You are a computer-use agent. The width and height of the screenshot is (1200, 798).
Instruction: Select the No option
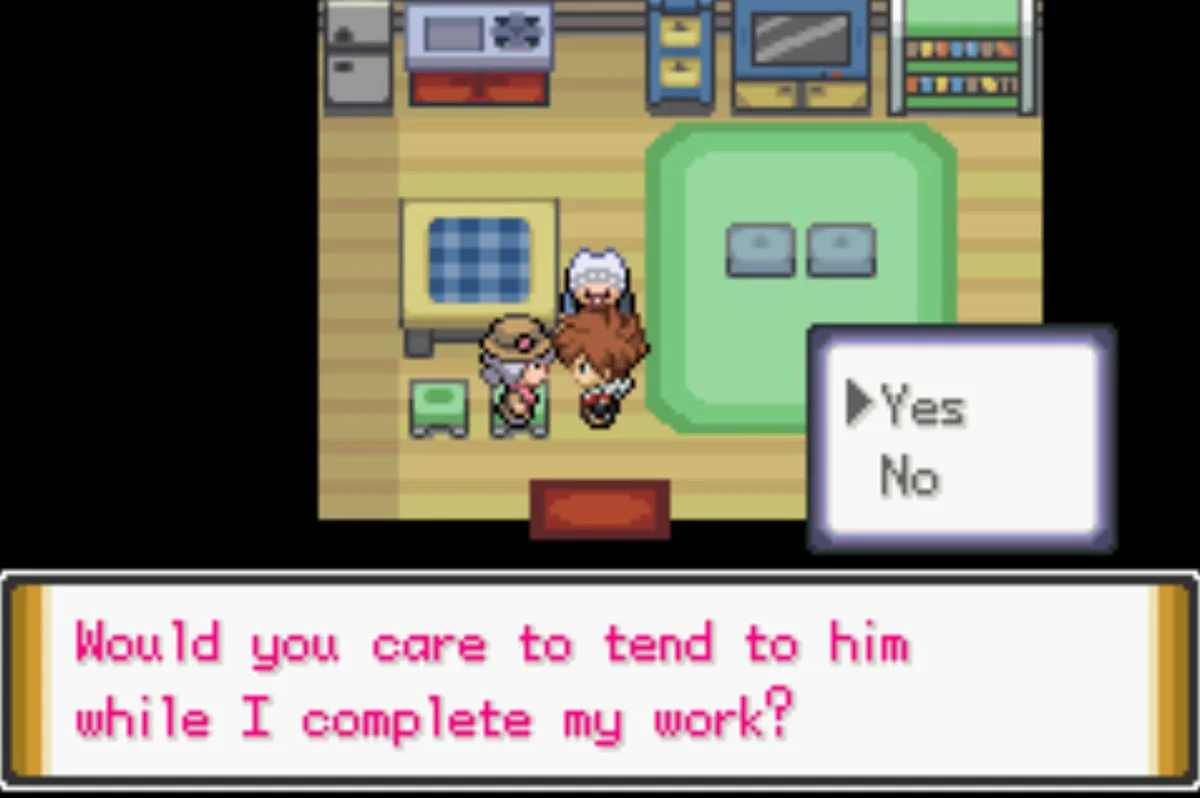(x=909, y=477)
